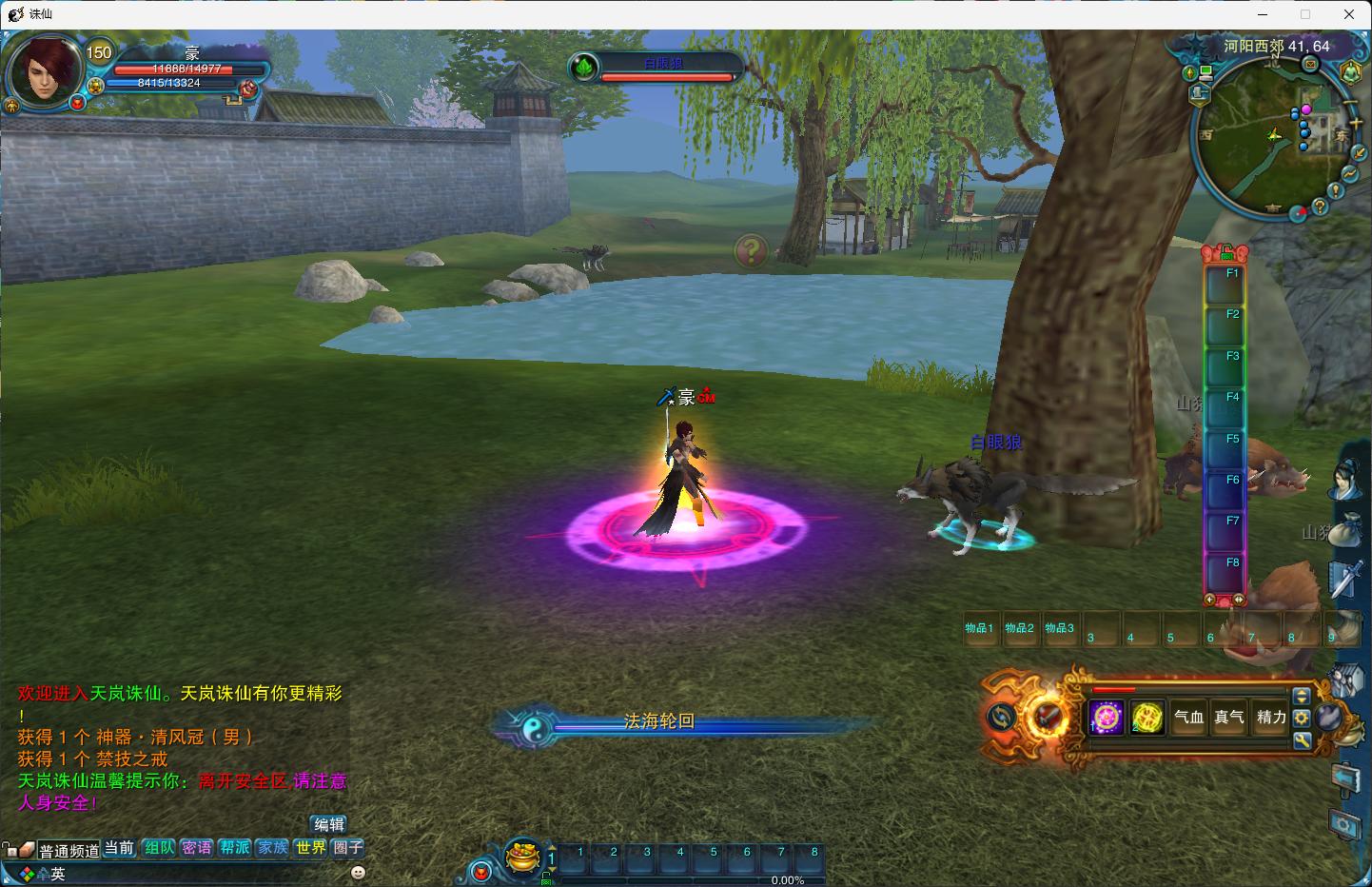The height and width of the screenshot is (887, 1372).
Task: Select the 物品1 item slot
Action: coord(979,629)
